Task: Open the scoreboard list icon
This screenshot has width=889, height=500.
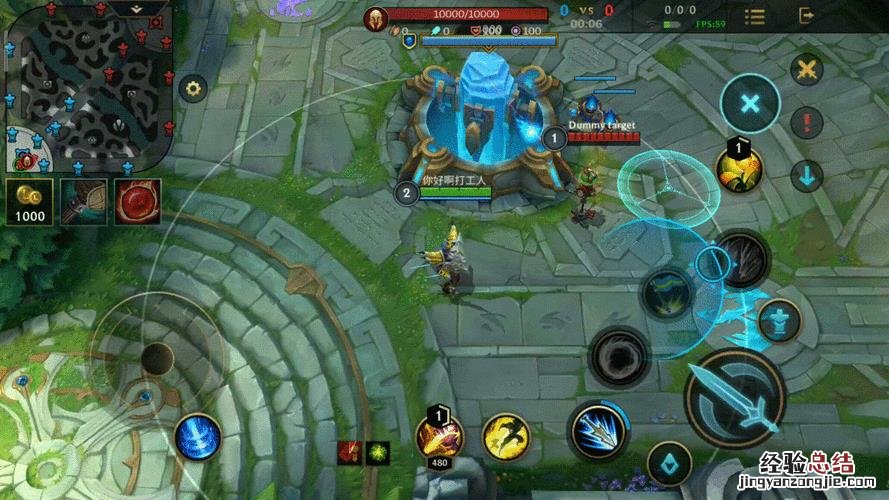Action: (x=754, y=17)
